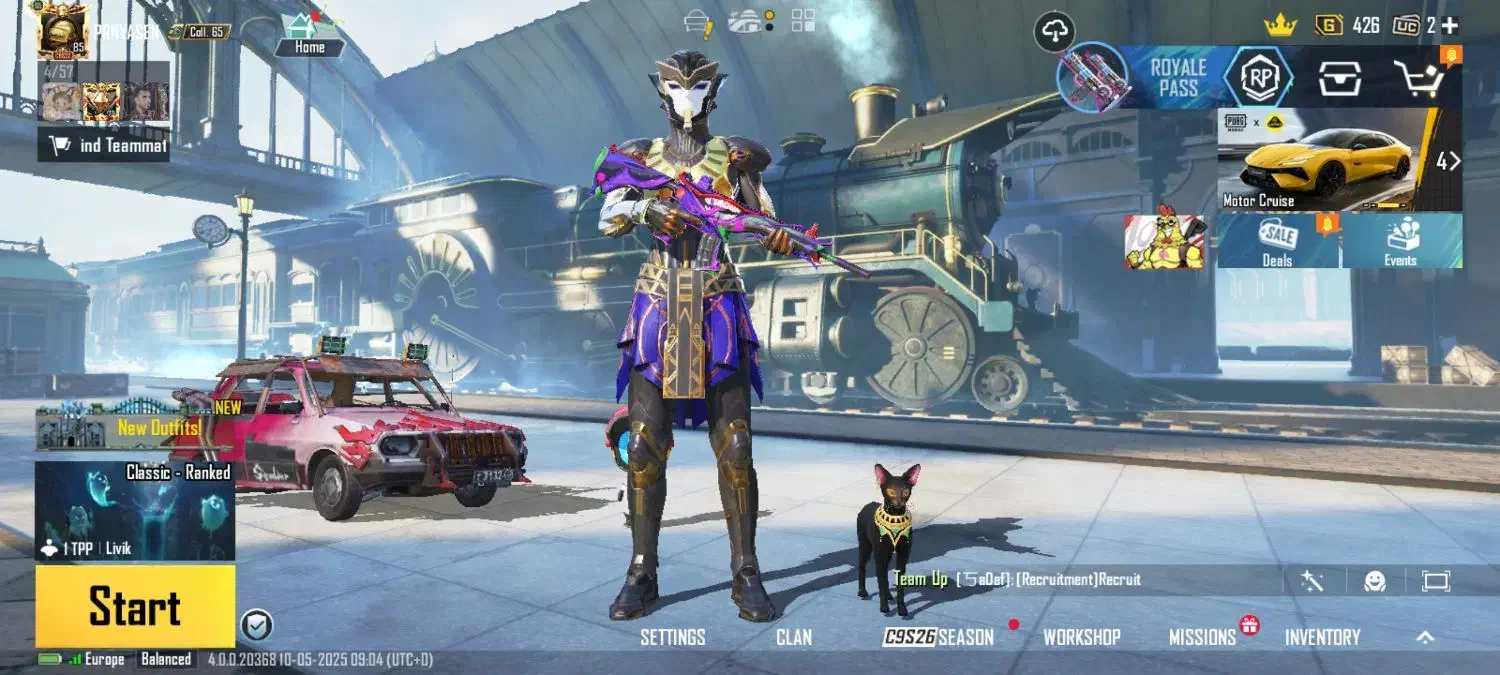
Task: Open the New Outfits promotion
Action: click(x=135, y=426)
